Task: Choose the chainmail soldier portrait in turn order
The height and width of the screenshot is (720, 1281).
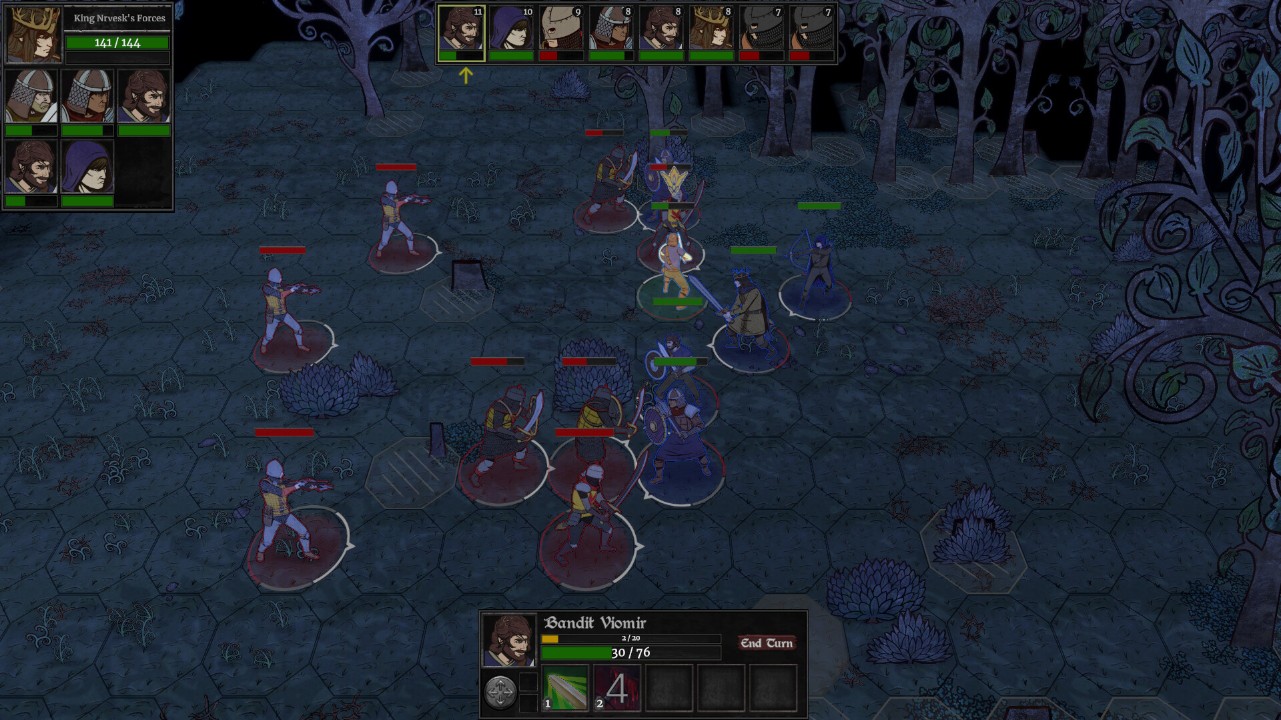Action: [x=611, y=30]
